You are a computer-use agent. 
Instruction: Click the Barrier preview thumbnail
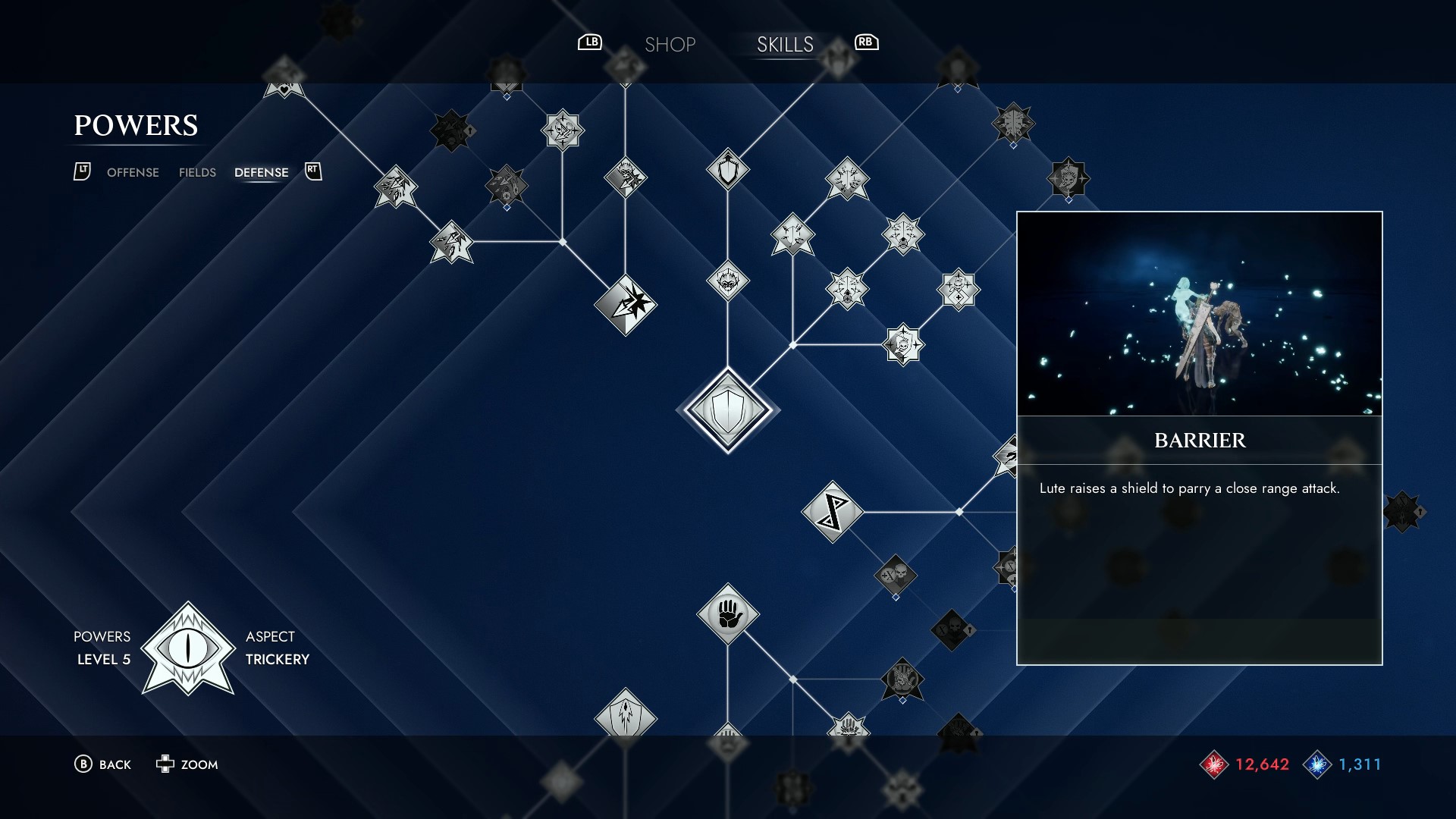1198,315
